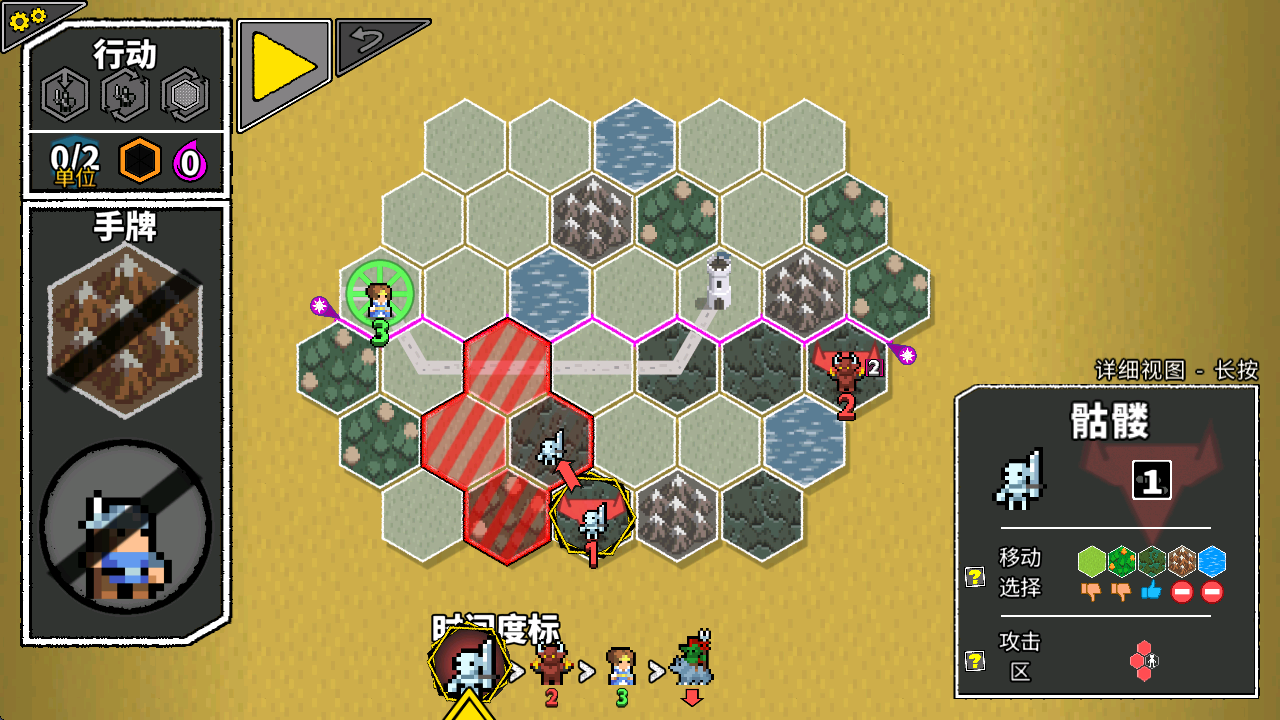Screen dimensions: 1280x720
Task: Click the orange hexagon resource icon
Action: [x=139, y=161]
